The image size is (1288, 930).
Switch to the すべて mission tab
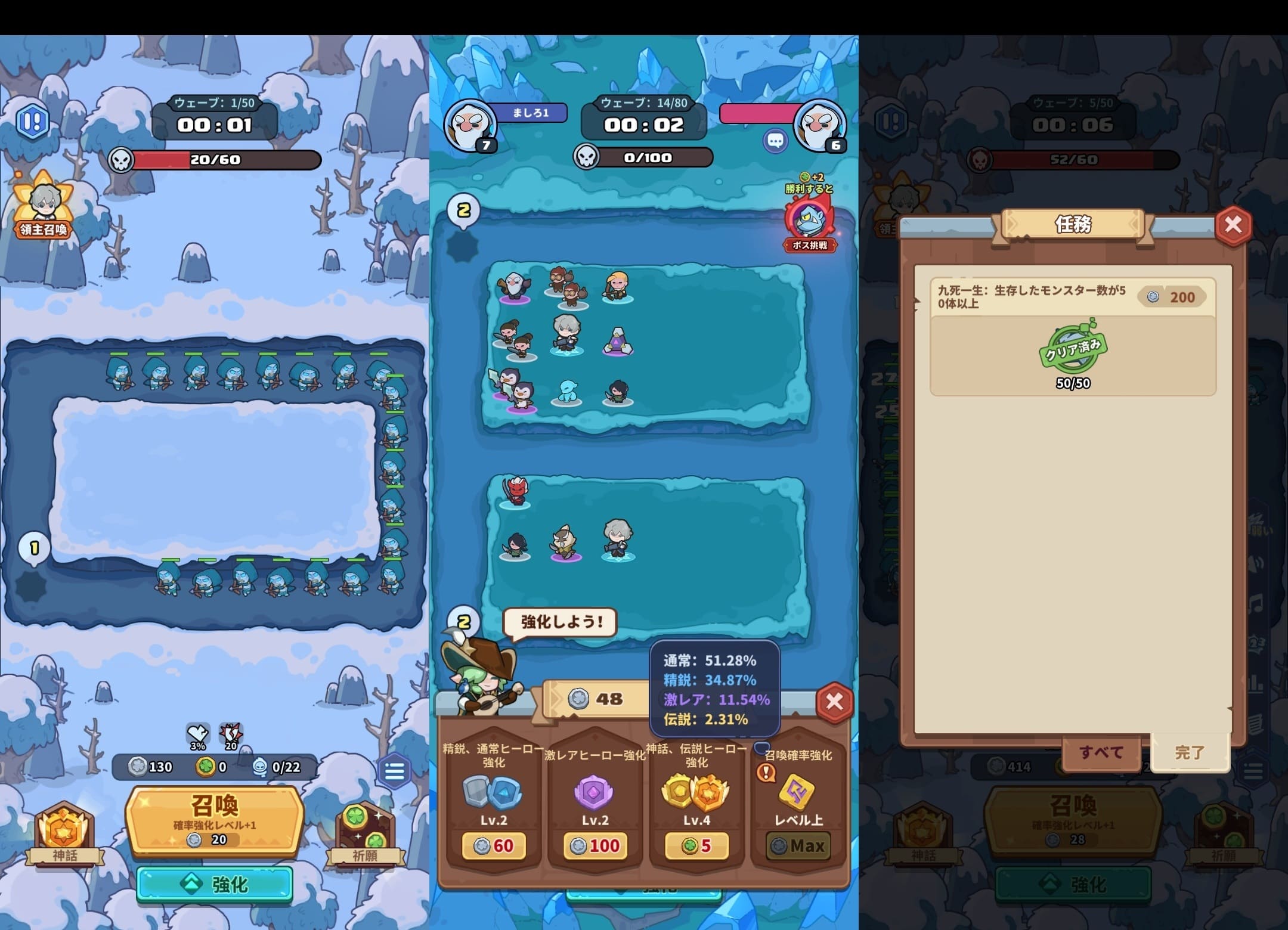click(x=1101, y=752)
